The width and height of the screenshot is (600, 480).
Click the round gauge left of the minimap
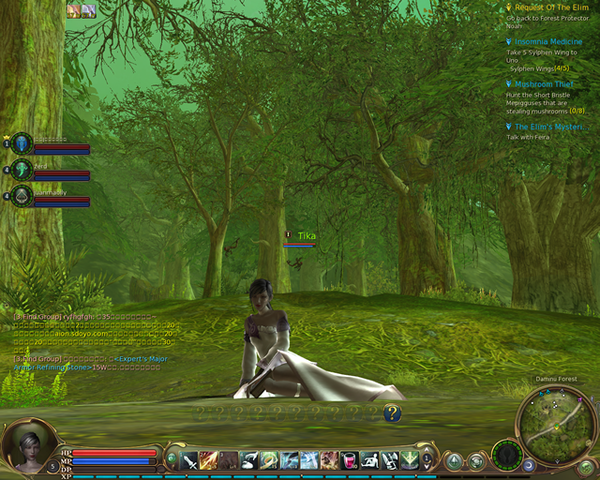click(507, 455)
